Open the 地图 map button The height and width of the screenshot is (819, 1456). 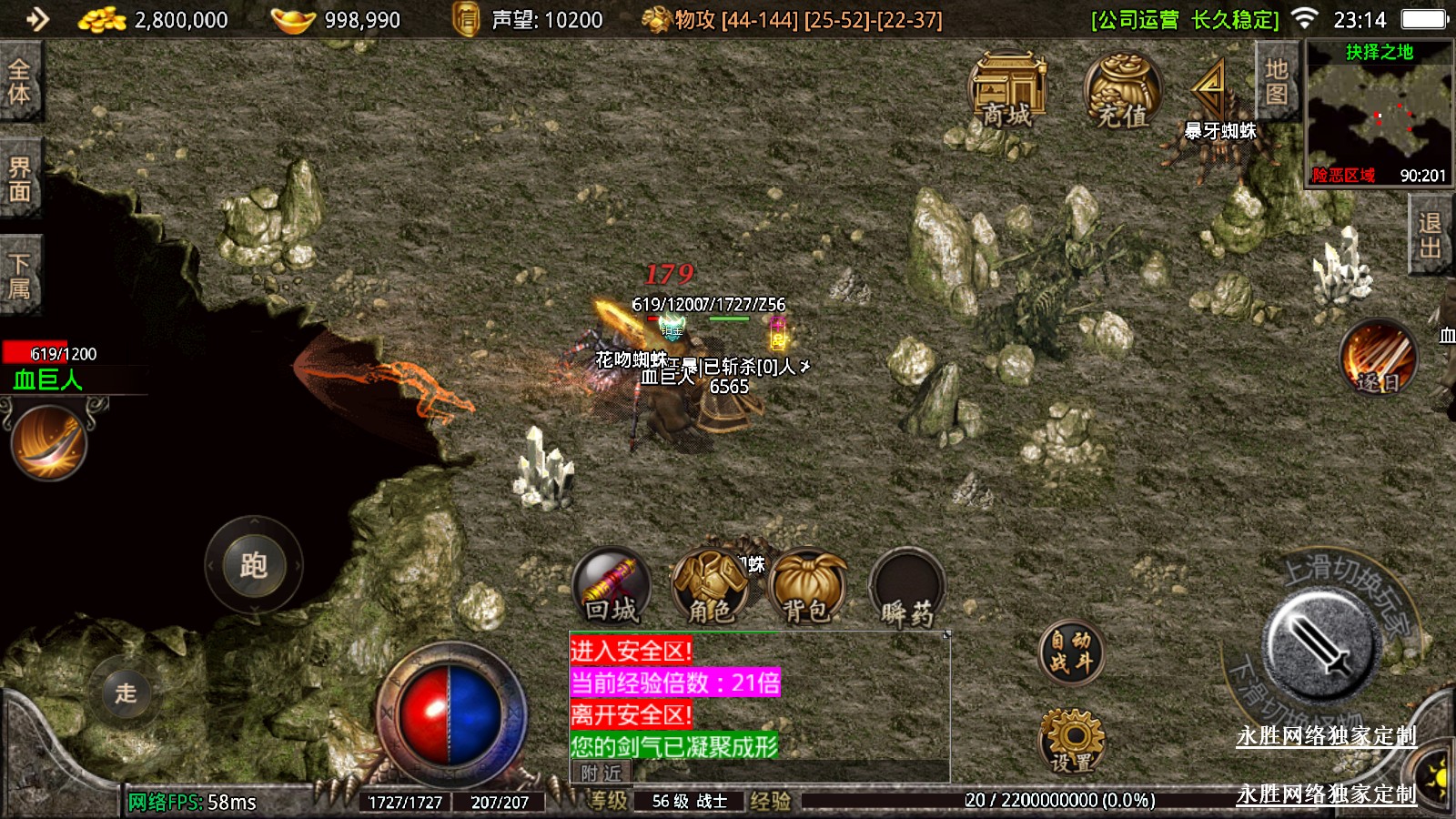tap(1277, 82)
